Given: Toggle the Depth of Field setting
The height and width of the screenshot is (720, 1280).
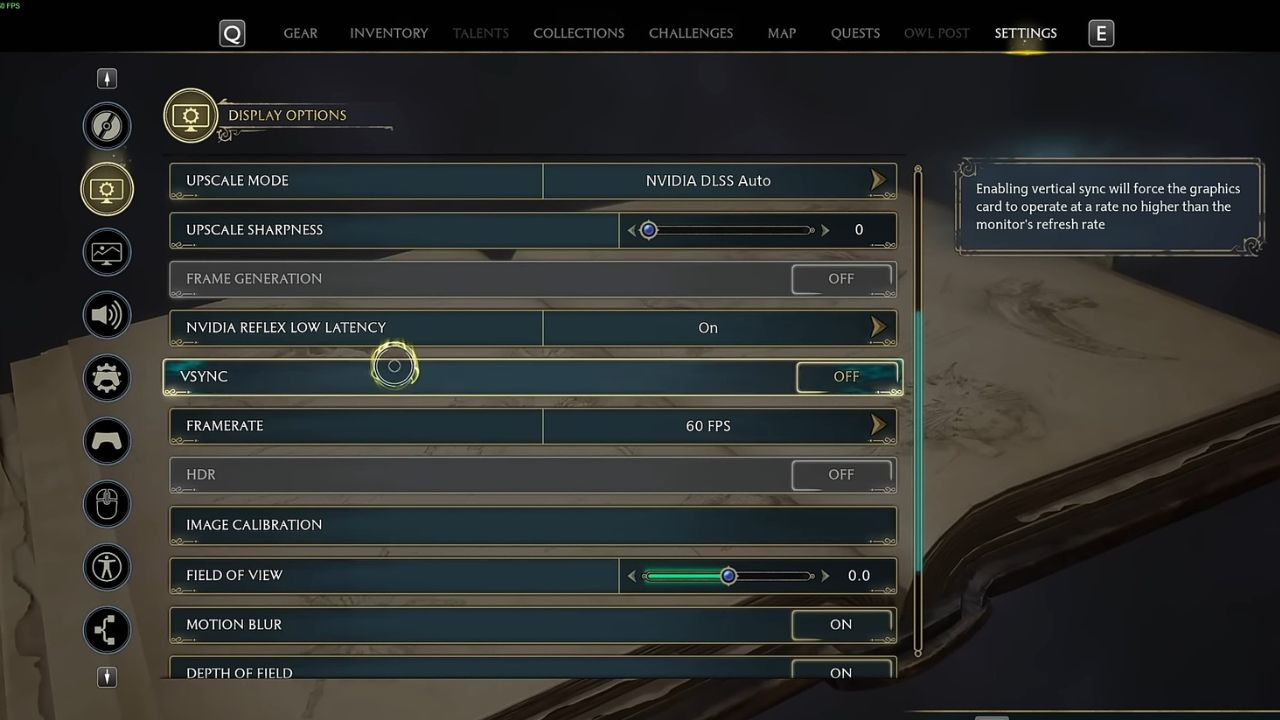Looking at the screenshot, I should pyautogui.click(x=839, y=672).
